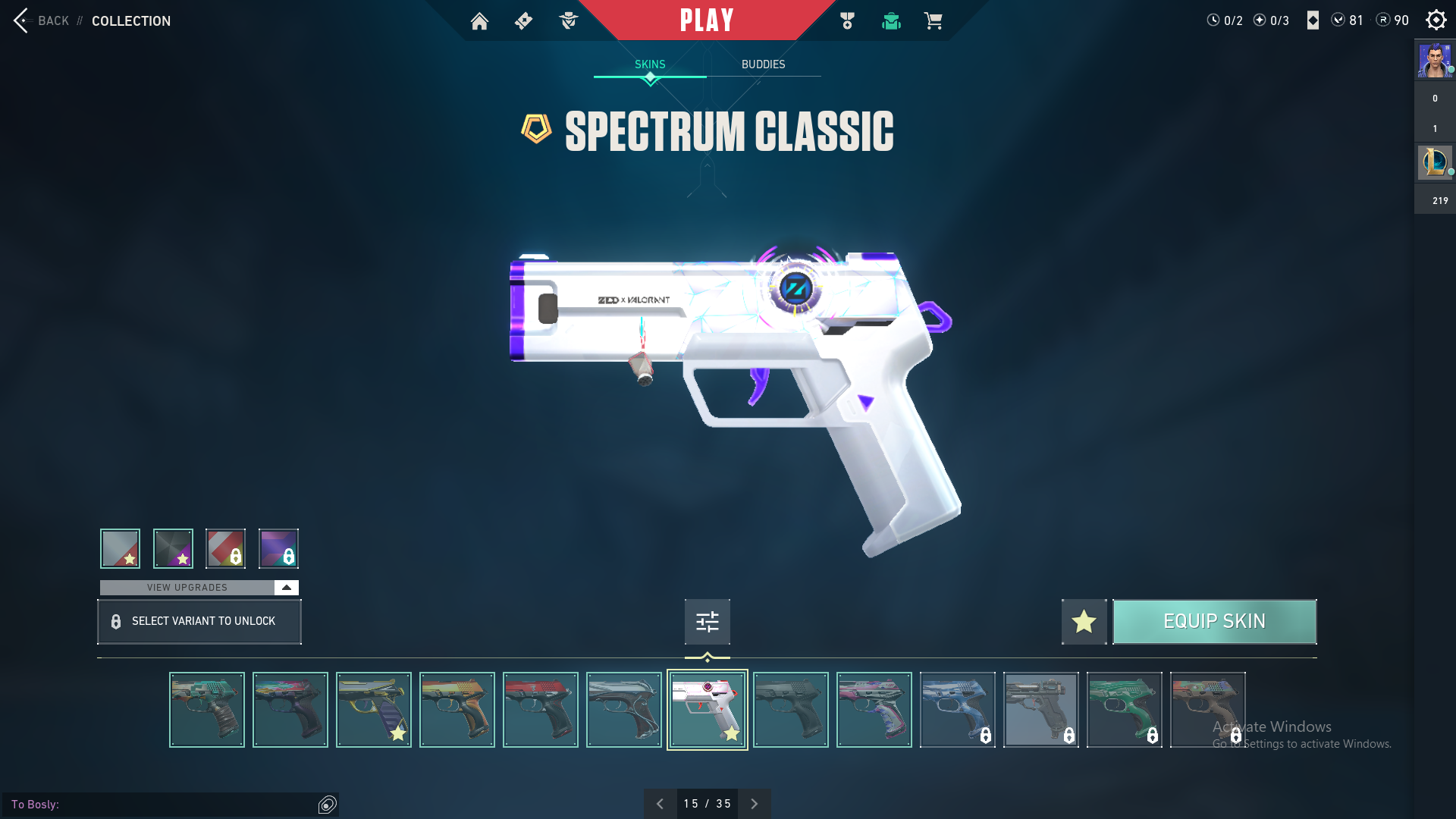The width and height of the screenshot is (1456, 819).
Task: Select the locked green Classic skin thumbnail
Action: 1124,710
